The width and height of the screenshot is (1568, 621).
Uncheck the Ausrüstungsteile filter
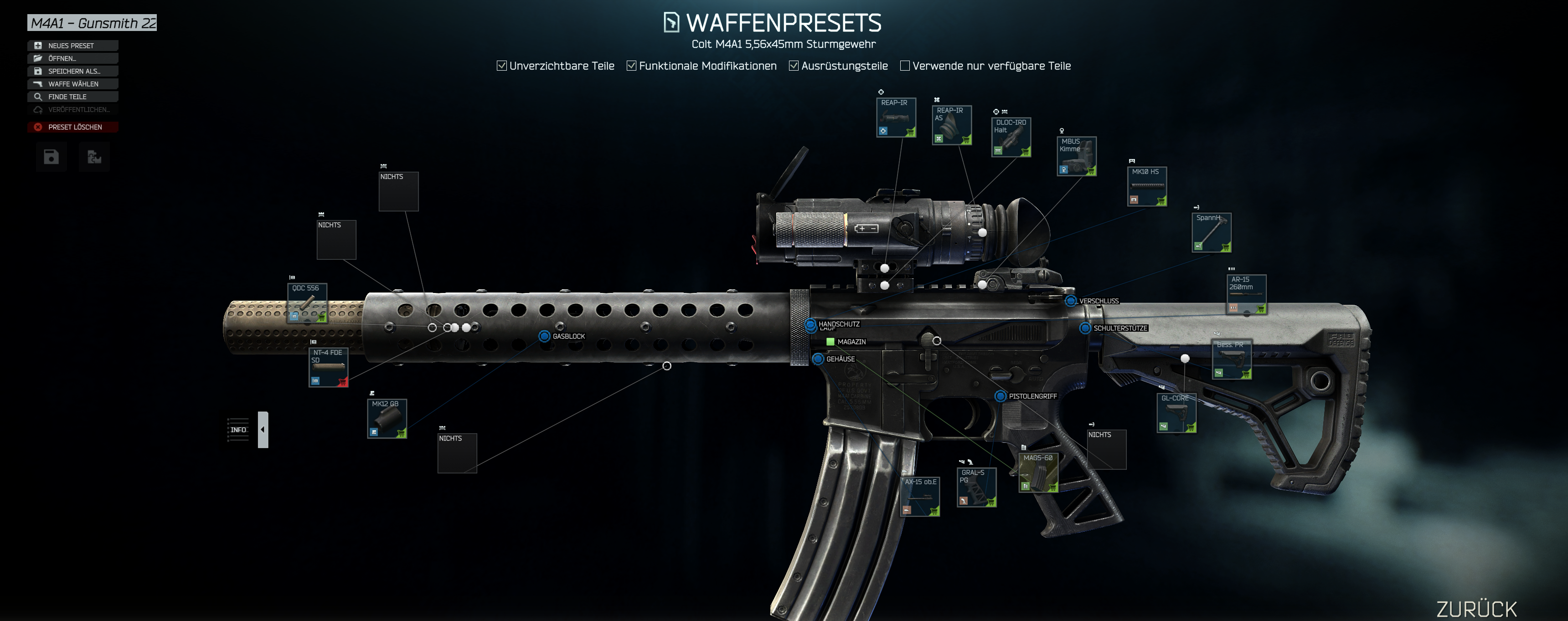pos(794,66)
